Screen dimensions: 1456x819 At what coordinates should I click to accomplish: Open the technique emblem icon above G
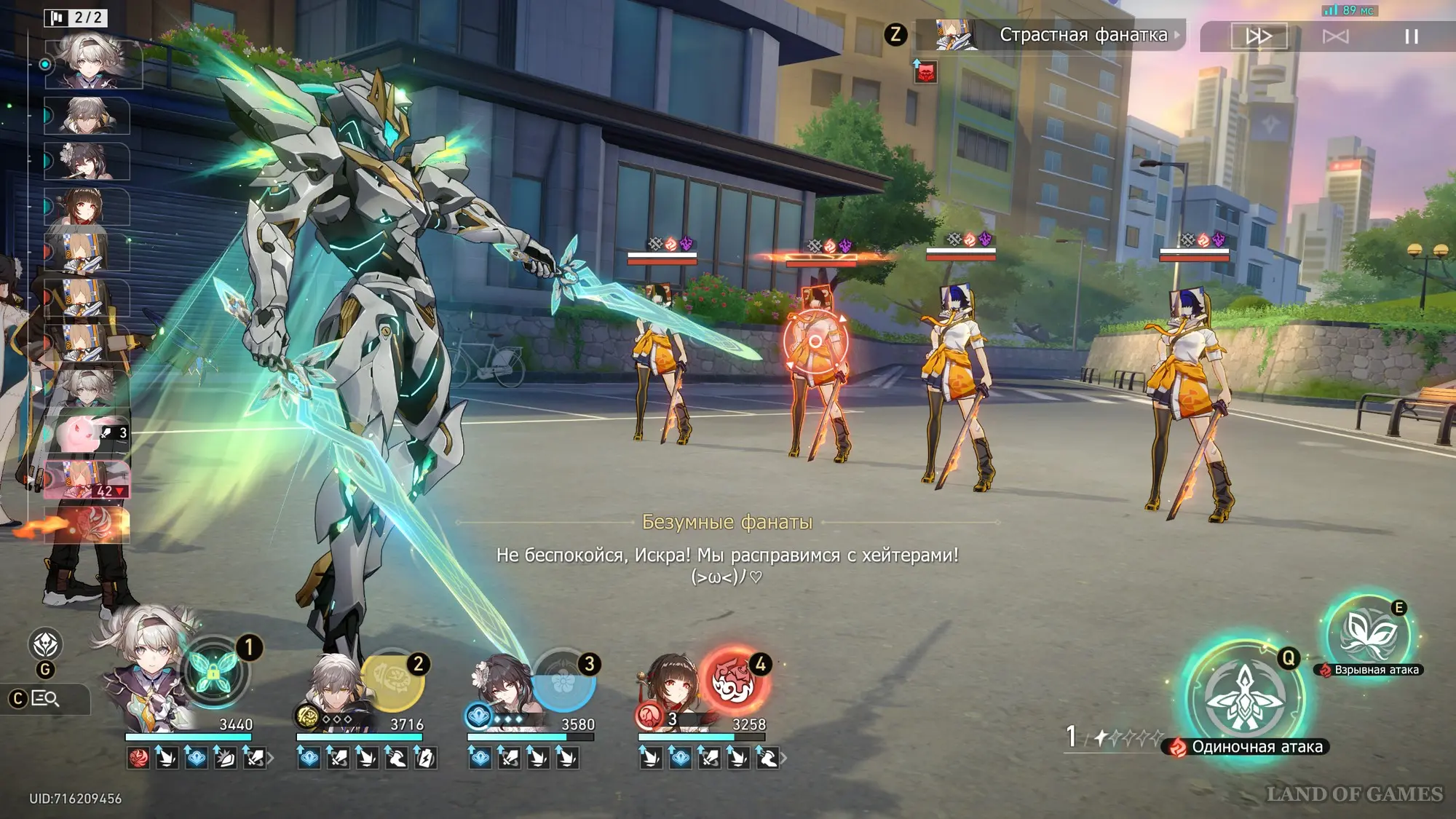coord(45,644)
